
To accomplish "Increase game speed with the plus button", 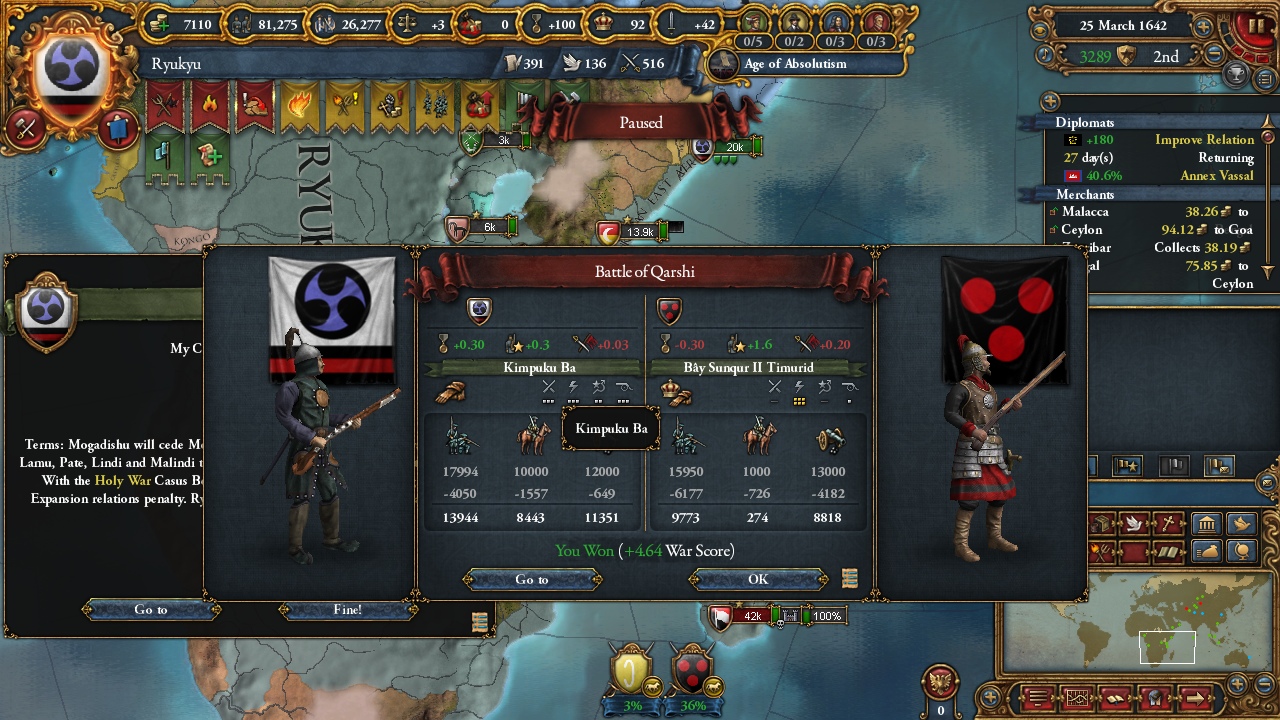I will click(x=1203, y=27).
